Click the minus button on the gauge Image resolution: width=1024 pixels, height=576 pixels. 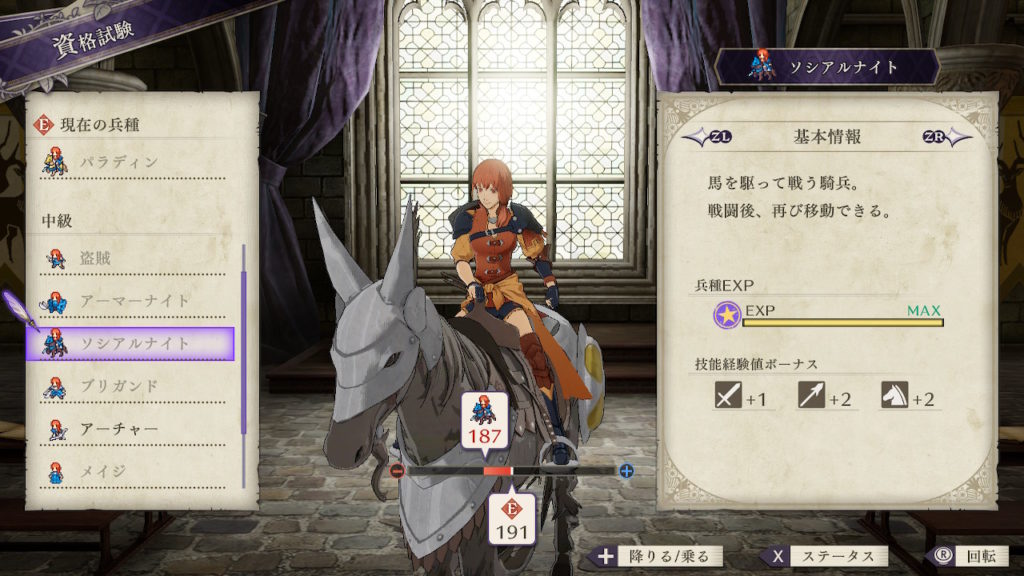click(397, 470)
